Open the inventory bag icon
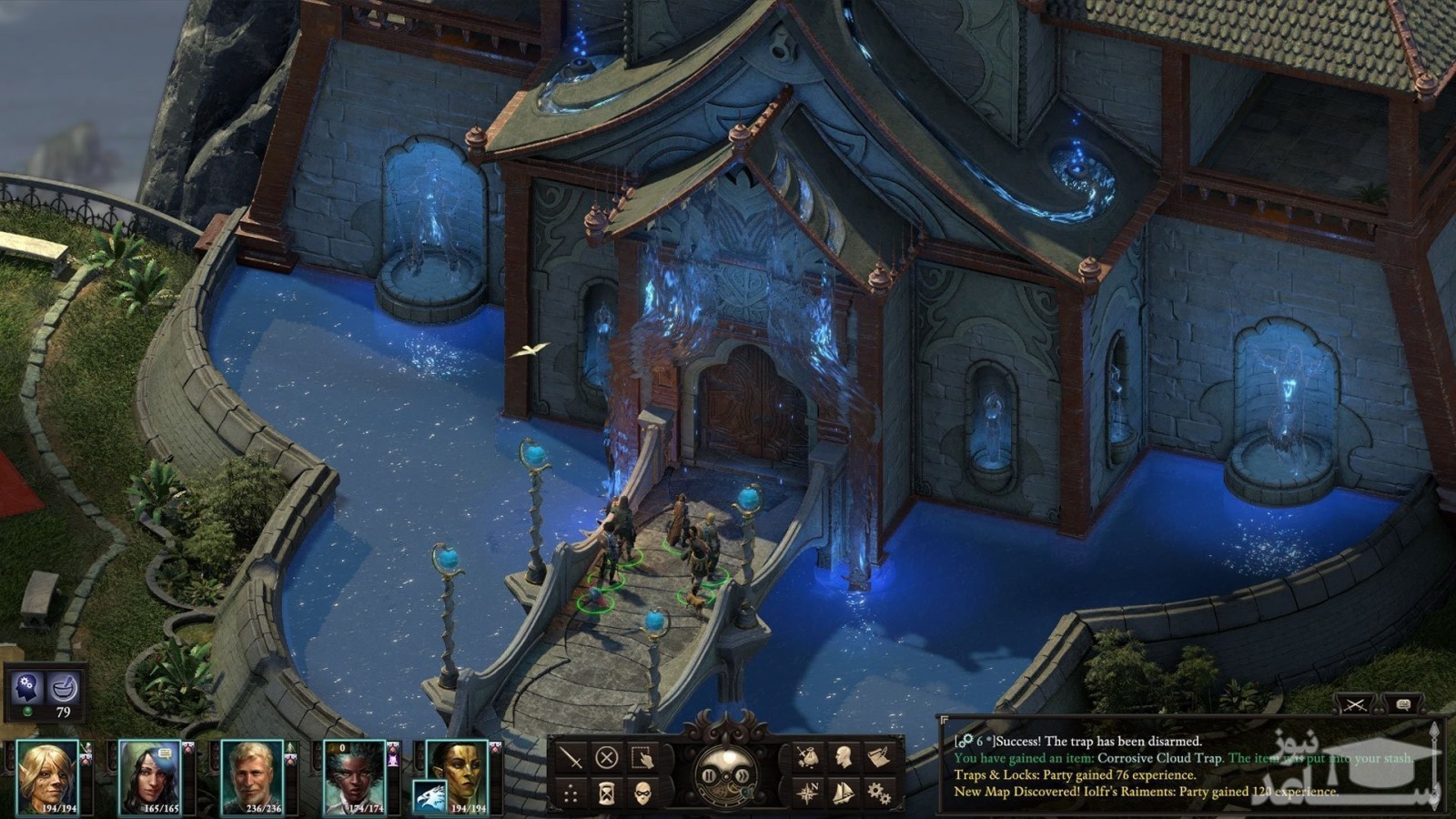 pyautogui.click(x=807, y=757)
